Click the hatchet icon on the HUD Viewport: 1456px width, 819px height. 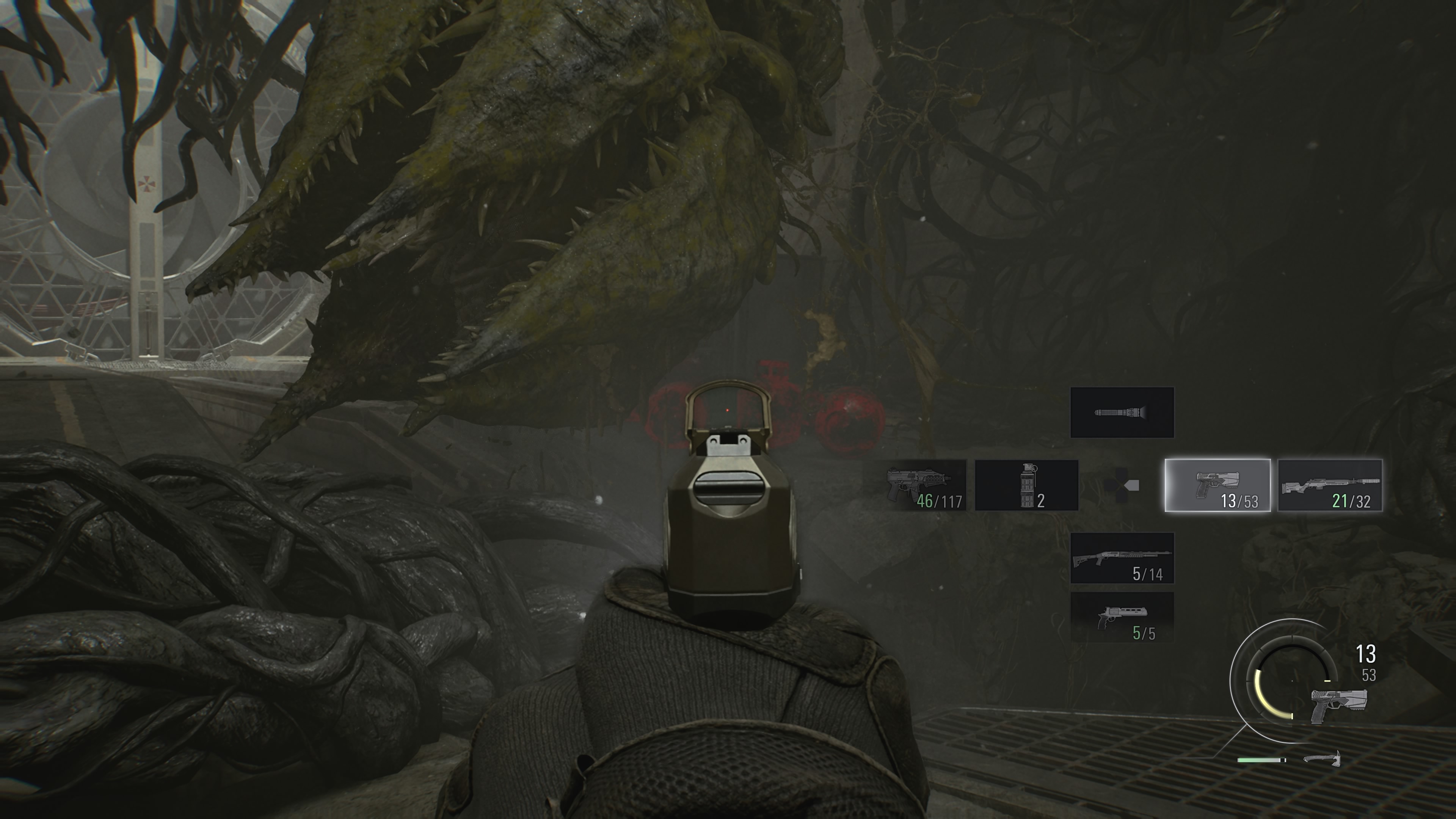coord(1323,758)
